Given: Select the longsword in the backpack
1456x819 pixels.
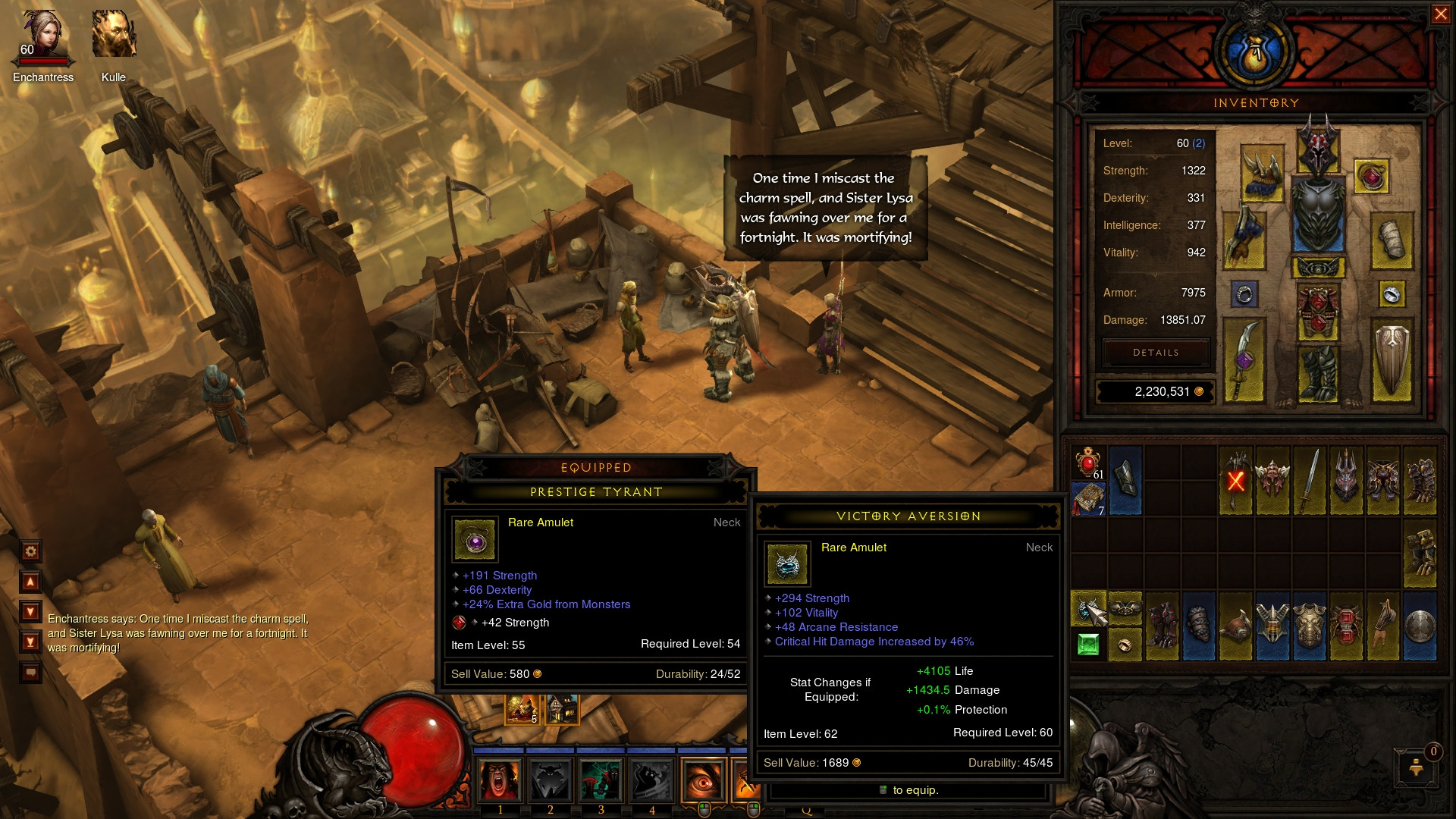Looking at the screenshot, I should point(1310,481).
